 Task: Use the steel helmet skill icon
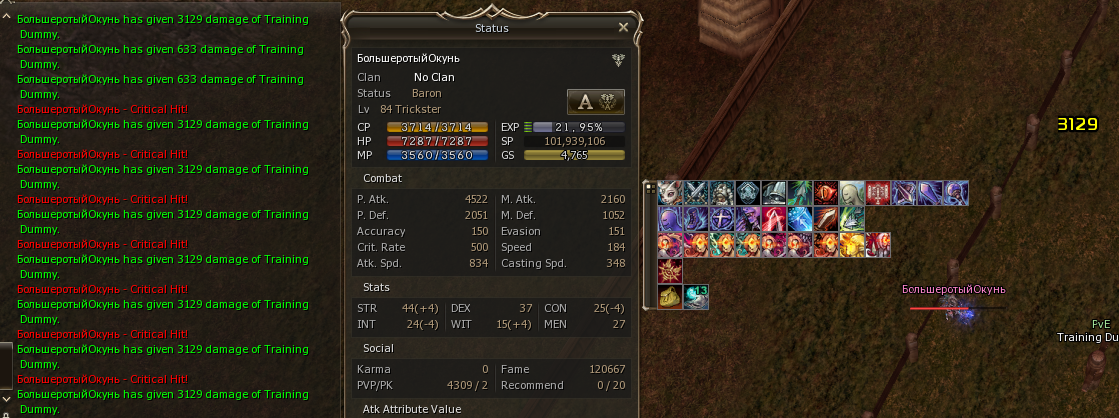point(774,193)
